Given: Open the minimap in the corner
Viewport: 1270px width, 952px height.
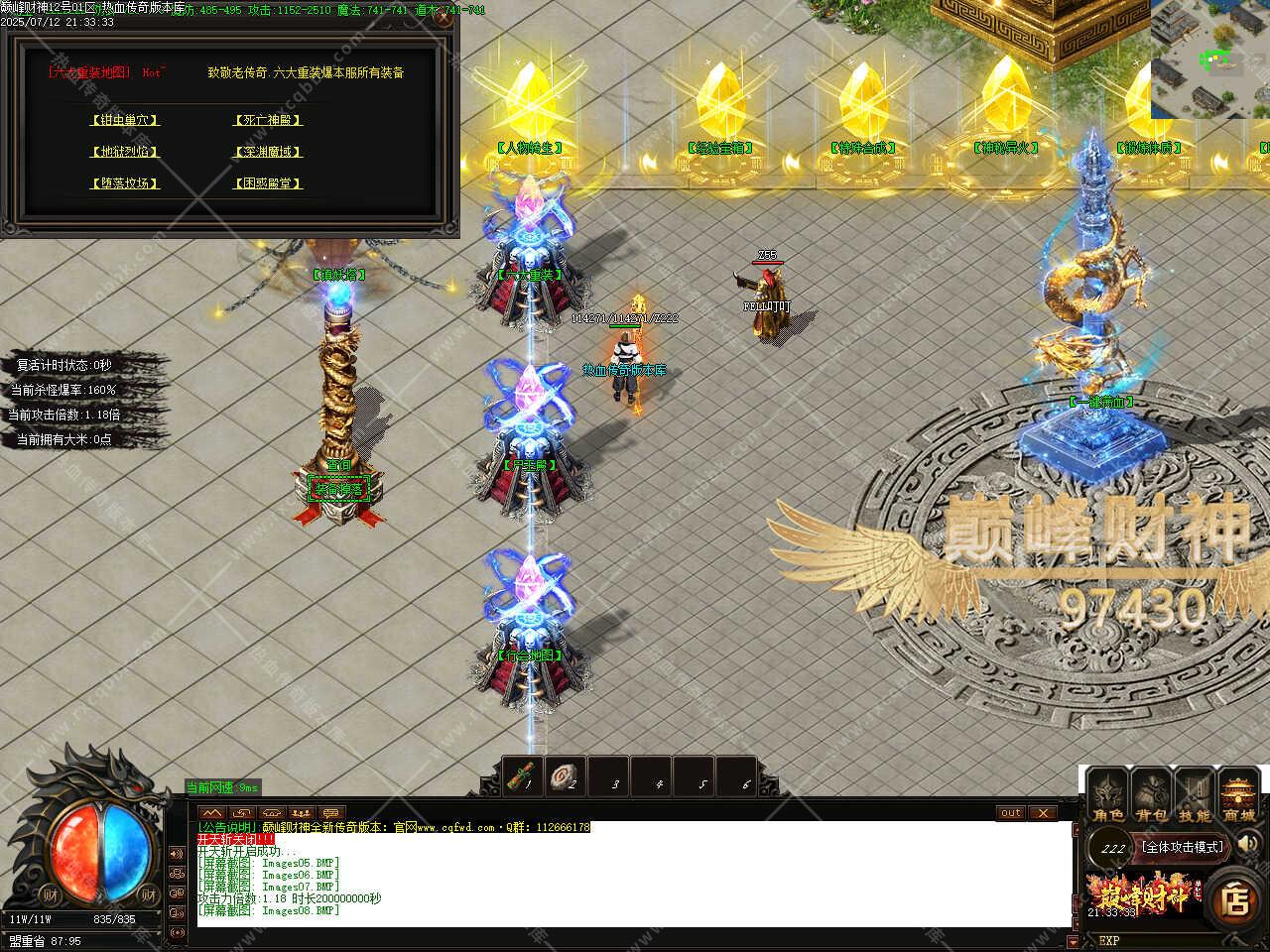Looking at the screenshot, I should tap(1210, 59).
